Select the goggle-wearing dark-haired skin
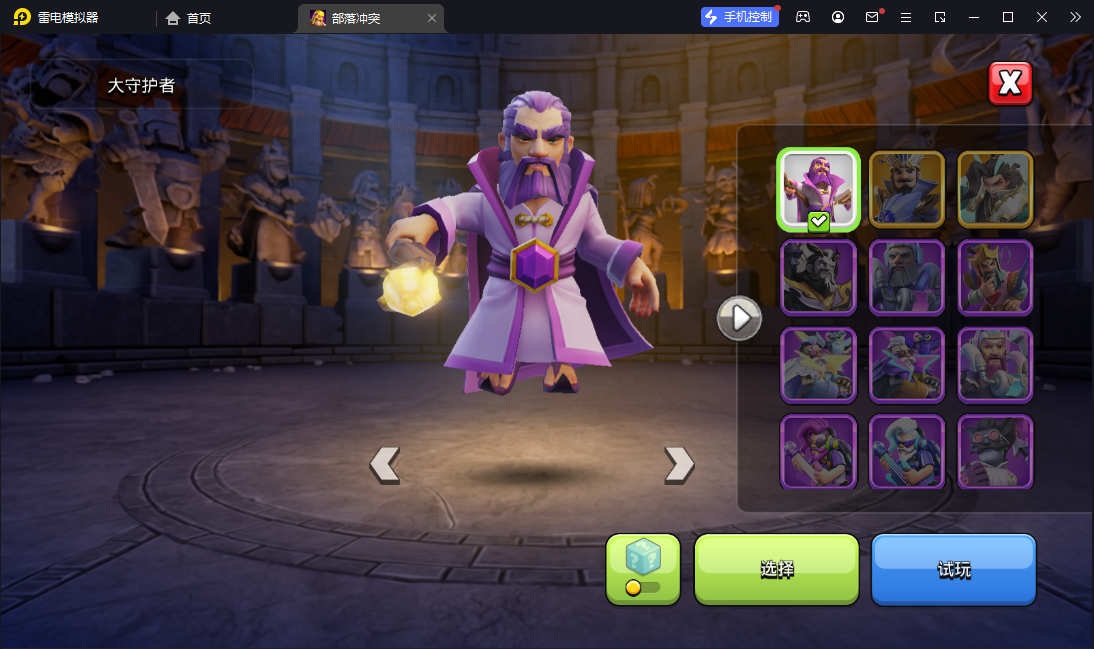The width and height of the screenshot is (1094, 649). pyautogui.click(x=995, y=452)
